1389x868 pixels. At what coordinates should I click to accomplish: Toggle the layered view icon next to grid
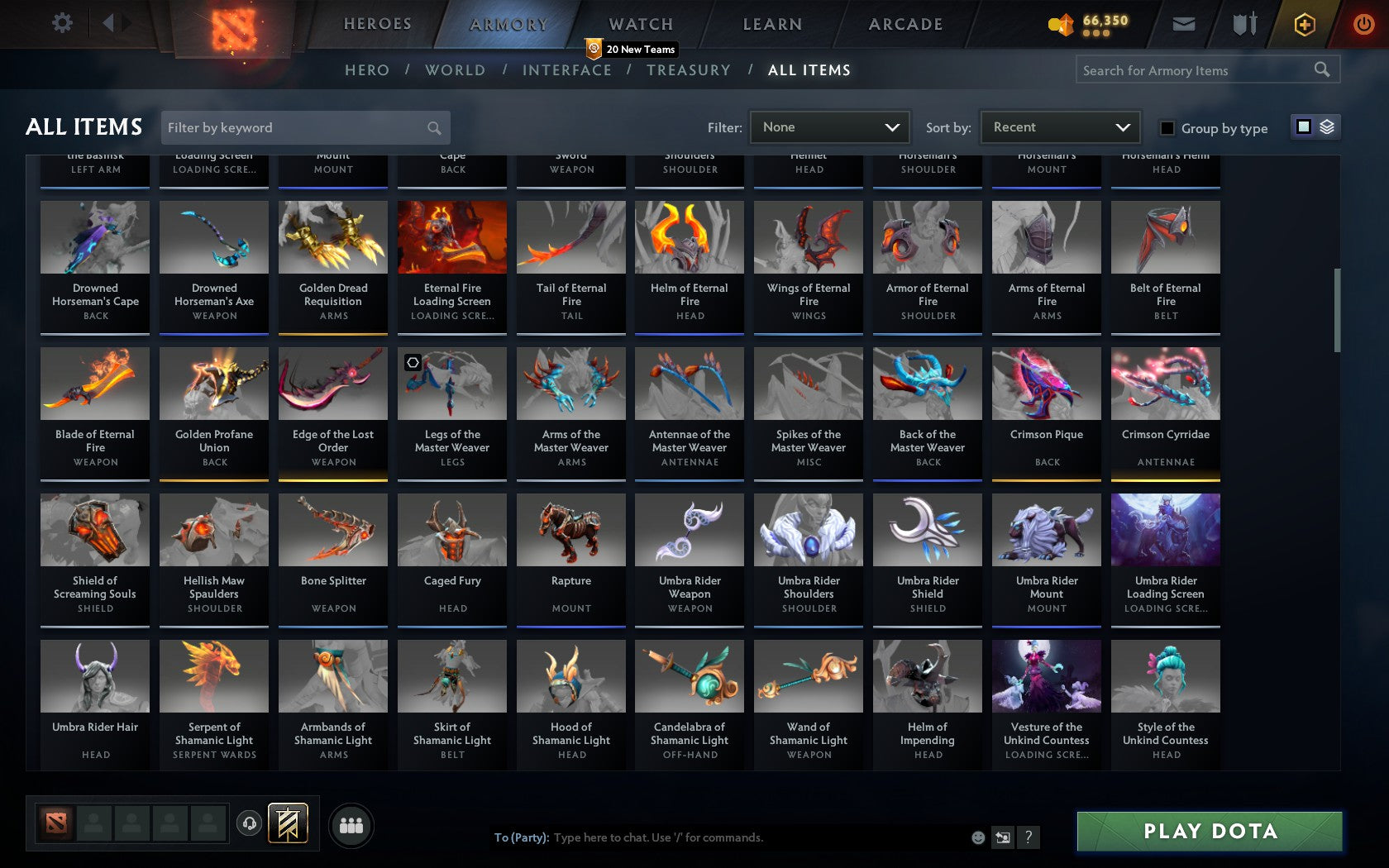(x=1326, y=127)
